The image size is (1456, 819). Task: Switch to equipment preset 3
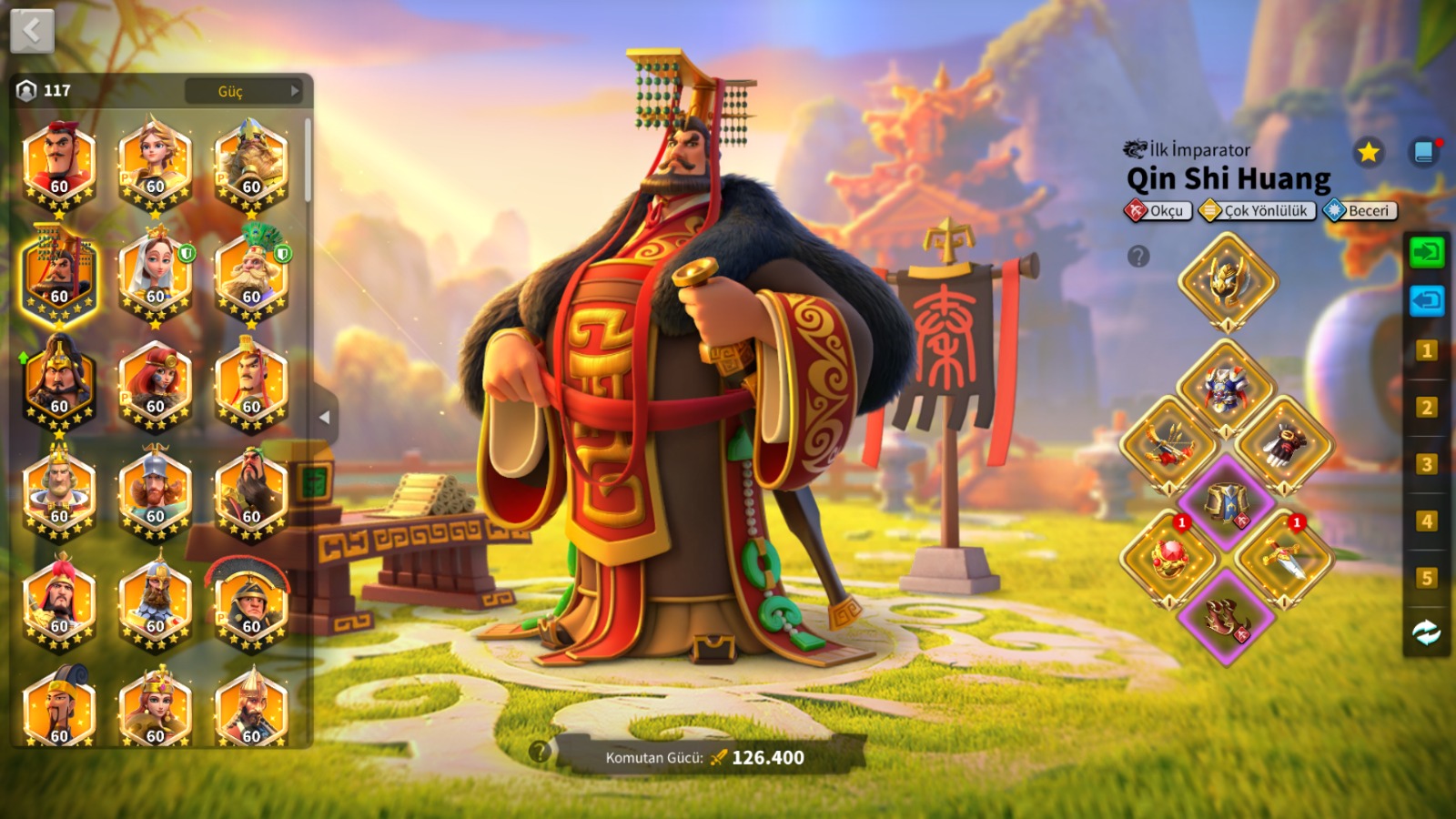point(1426,464)
